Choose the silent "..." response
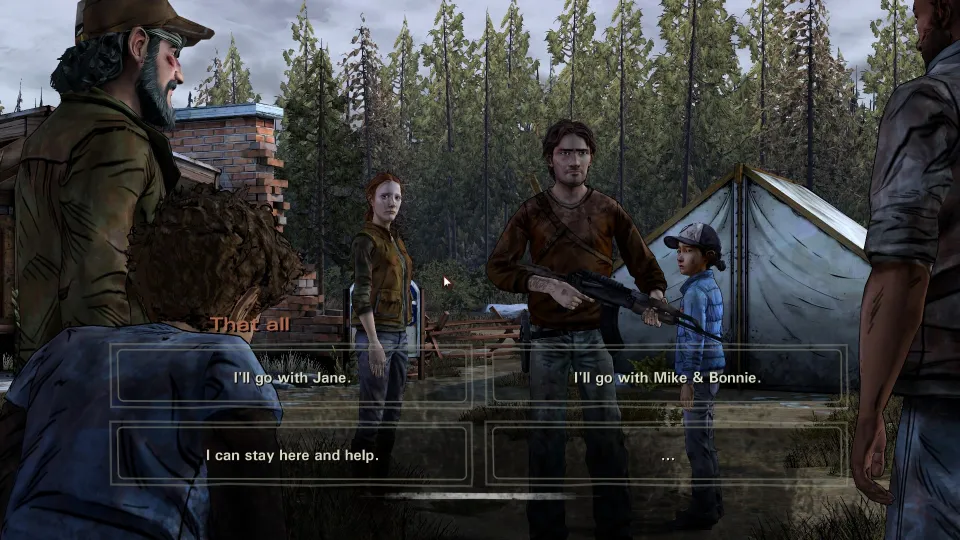 [667, 455]
